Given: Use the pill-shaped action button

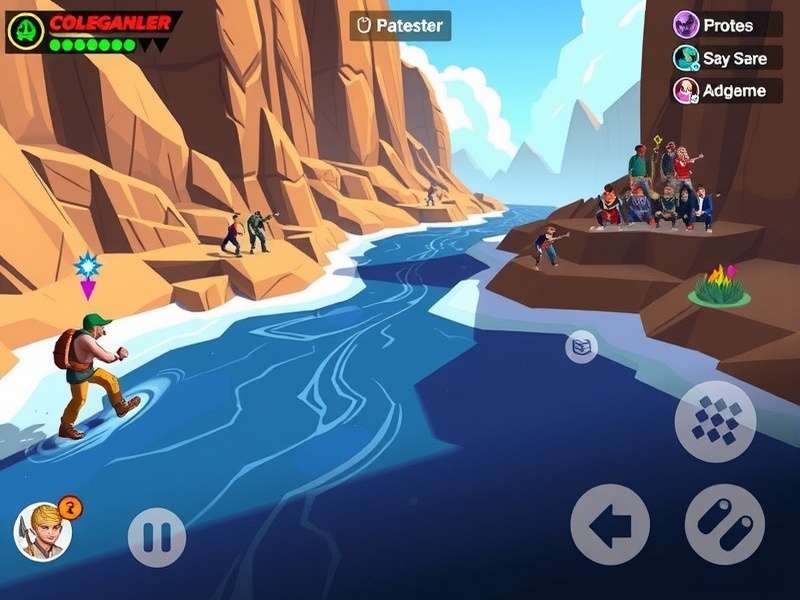Looking at the screenshot, I should tap(725, 524).
